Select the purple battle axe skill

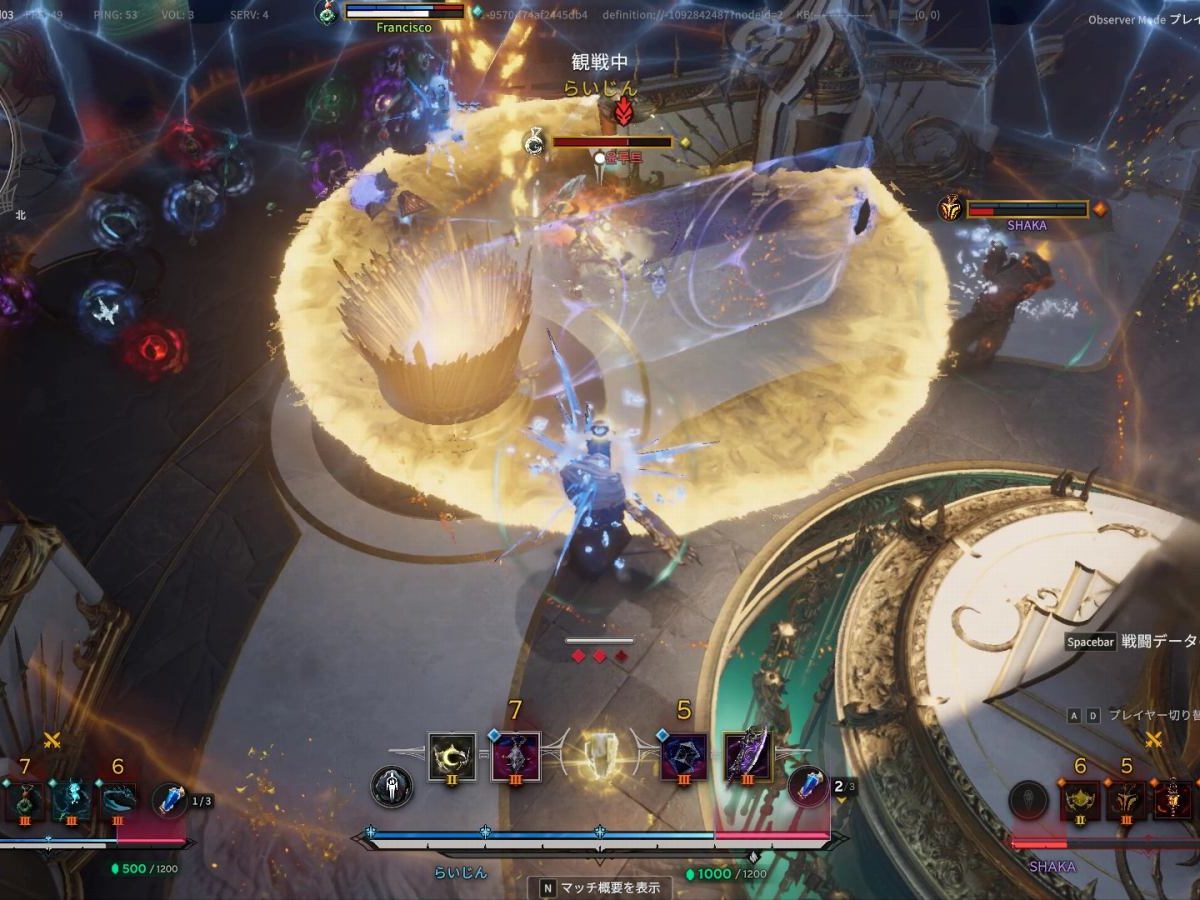(x=747, y=755)
